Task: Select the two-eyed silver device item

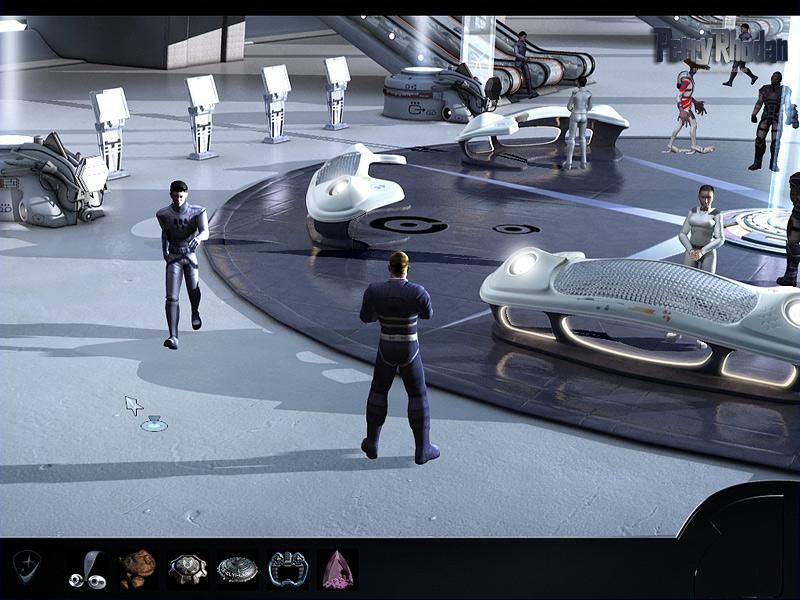Action: point(87,570)
